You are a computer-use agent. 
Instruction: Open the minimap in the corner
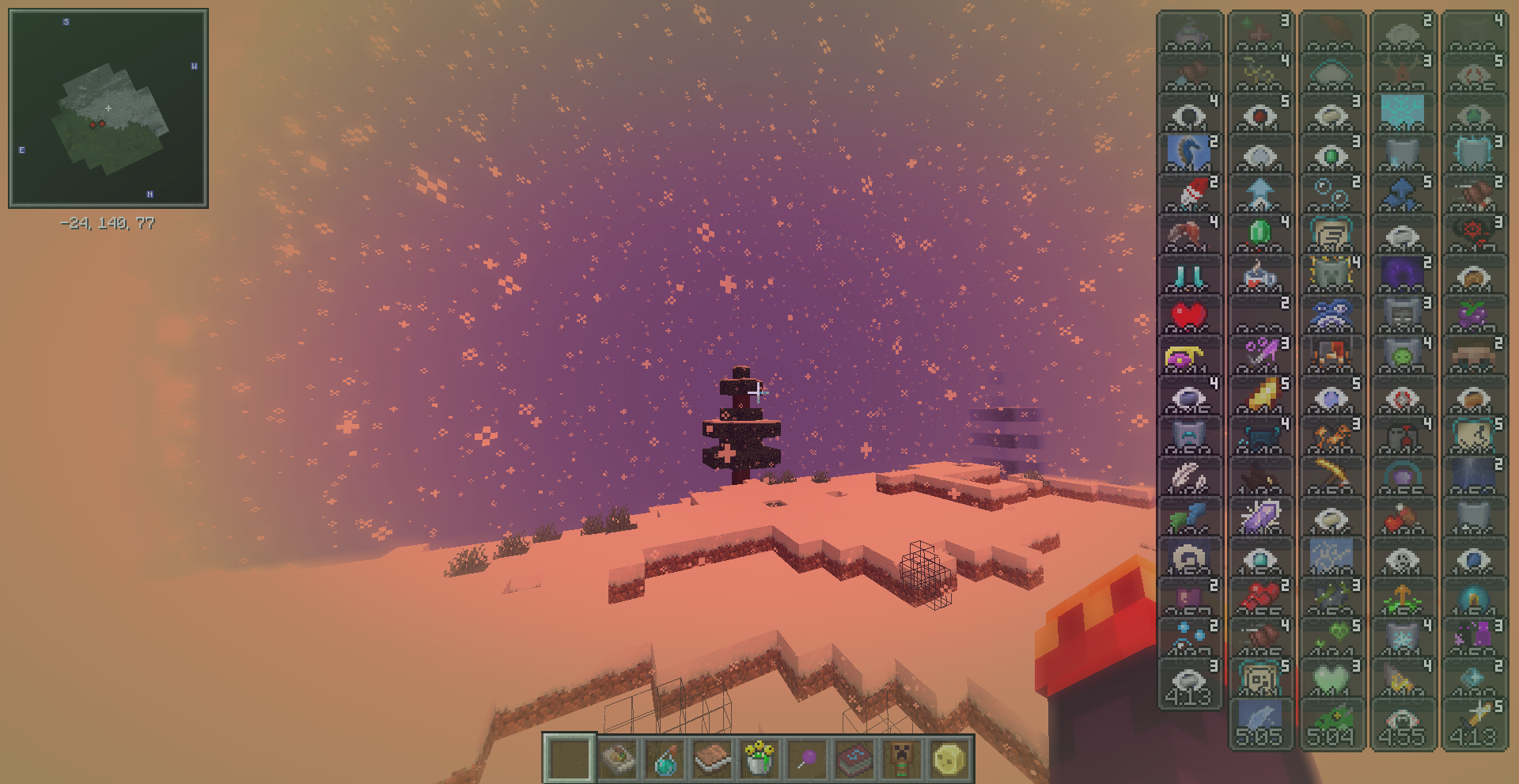108,108
